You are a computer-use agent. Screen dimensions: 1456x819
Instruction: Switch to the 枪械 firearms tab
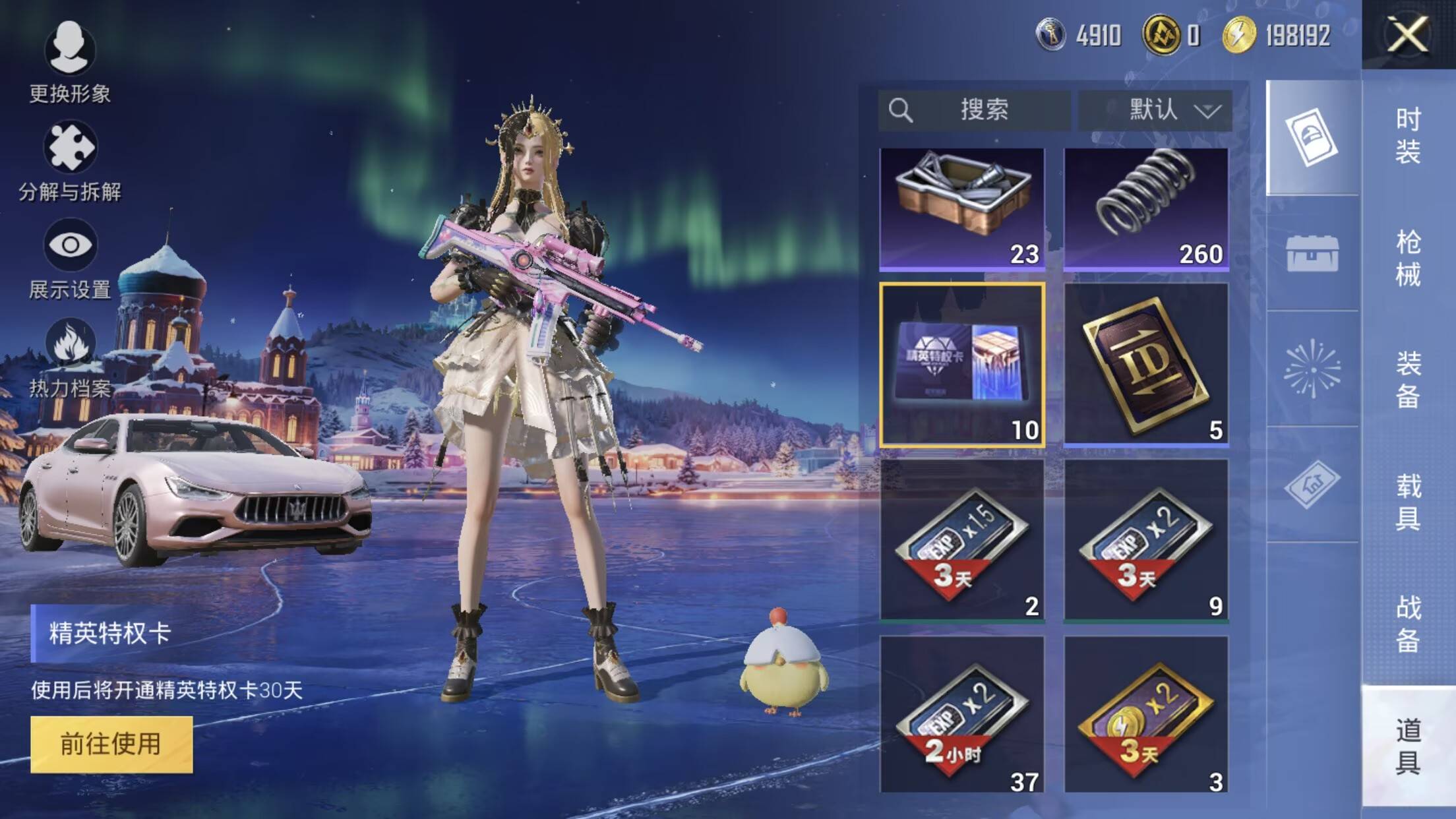[x=1408, y=258]
